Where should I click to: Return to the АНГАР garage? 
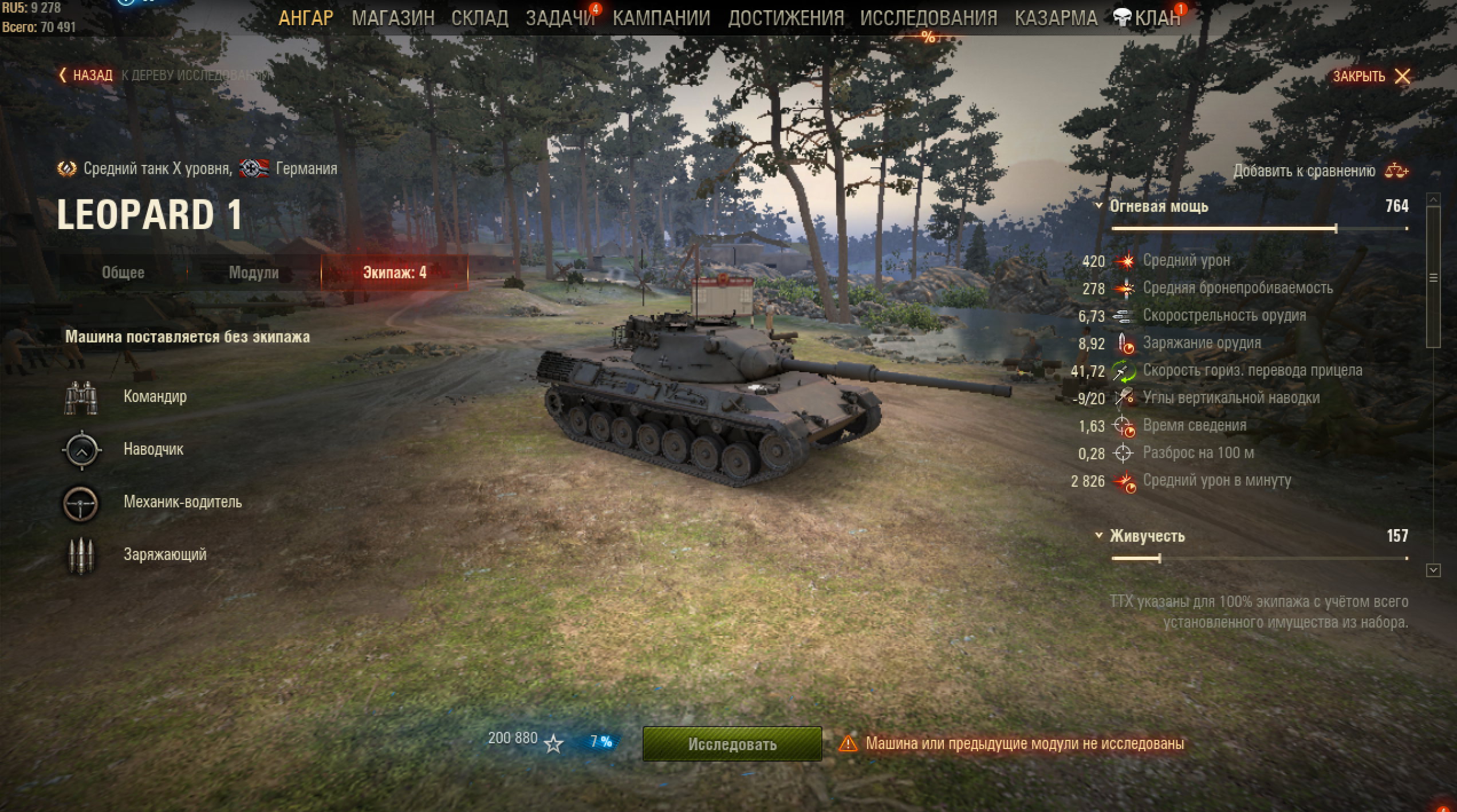[306, 18]
